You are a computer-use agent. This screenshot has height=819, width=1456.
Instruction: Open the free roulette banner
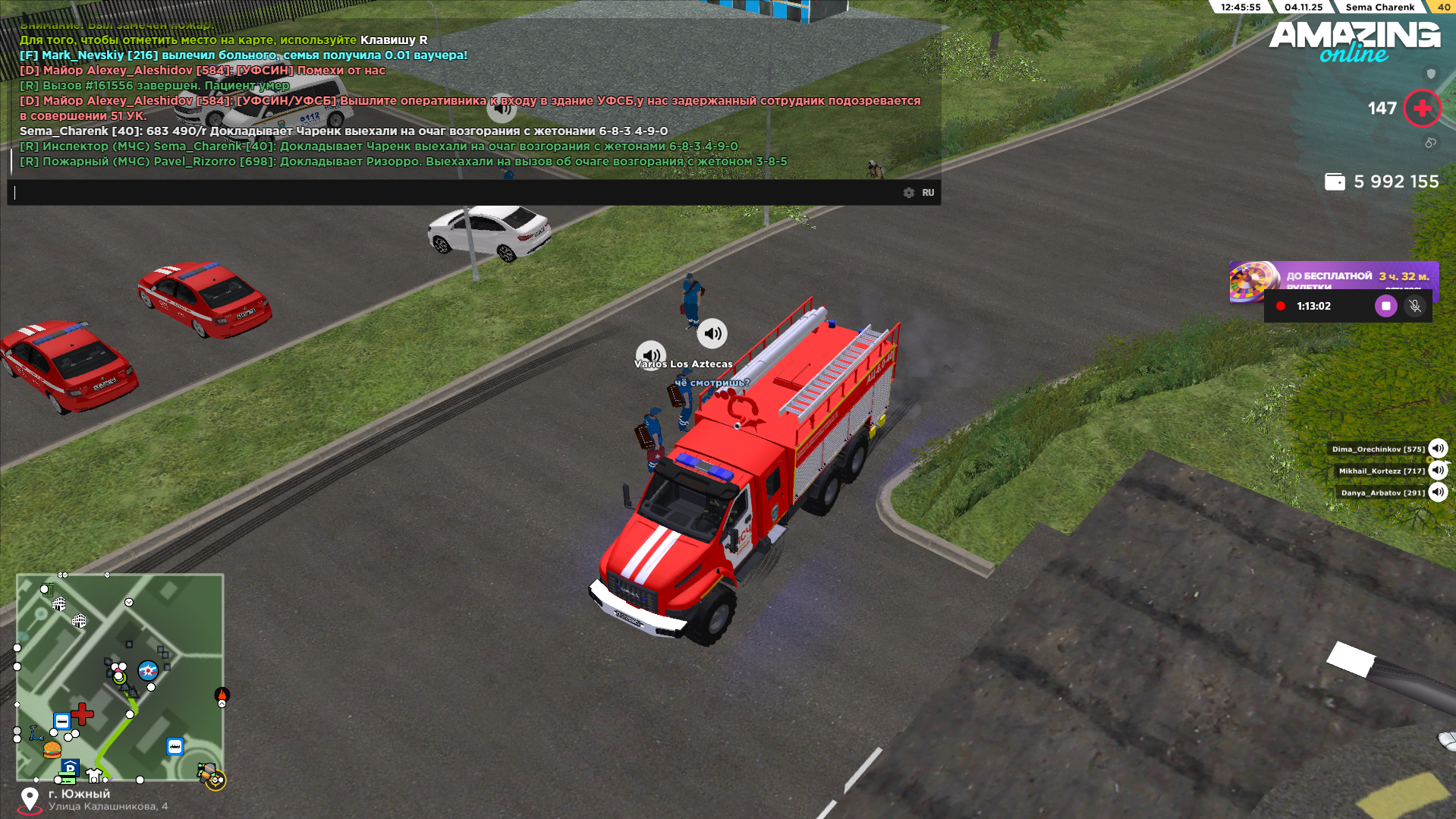pyautogui.click(x=1333, y=277)
